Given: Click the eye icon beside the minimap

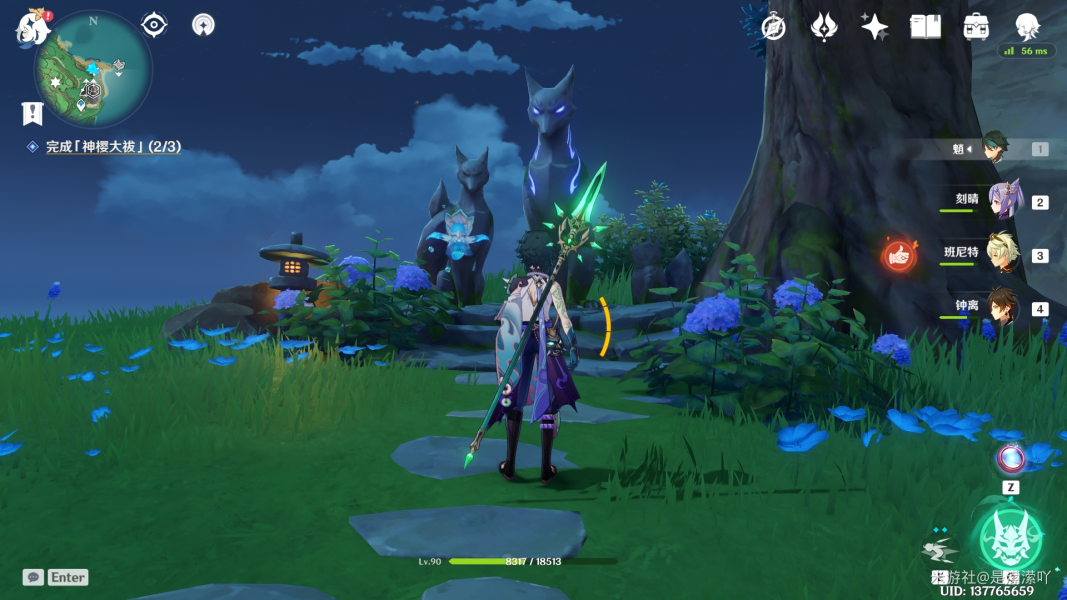Looking at the screenshot, I should pyautogui.click(x=154, y=24).
